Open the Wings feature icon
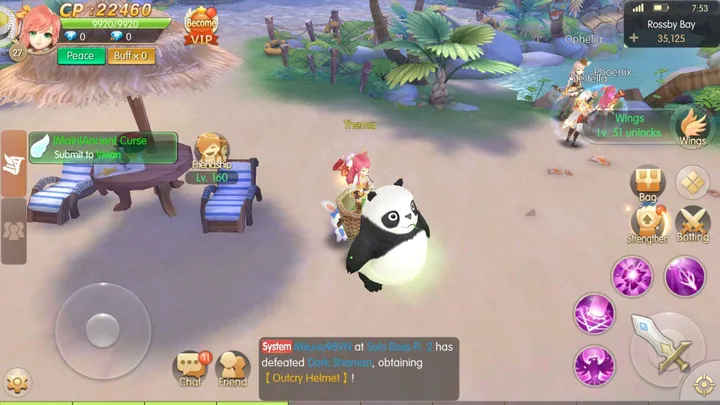This screenshot has width=720, height=405. pyautogui.click(x=692, y=127)
